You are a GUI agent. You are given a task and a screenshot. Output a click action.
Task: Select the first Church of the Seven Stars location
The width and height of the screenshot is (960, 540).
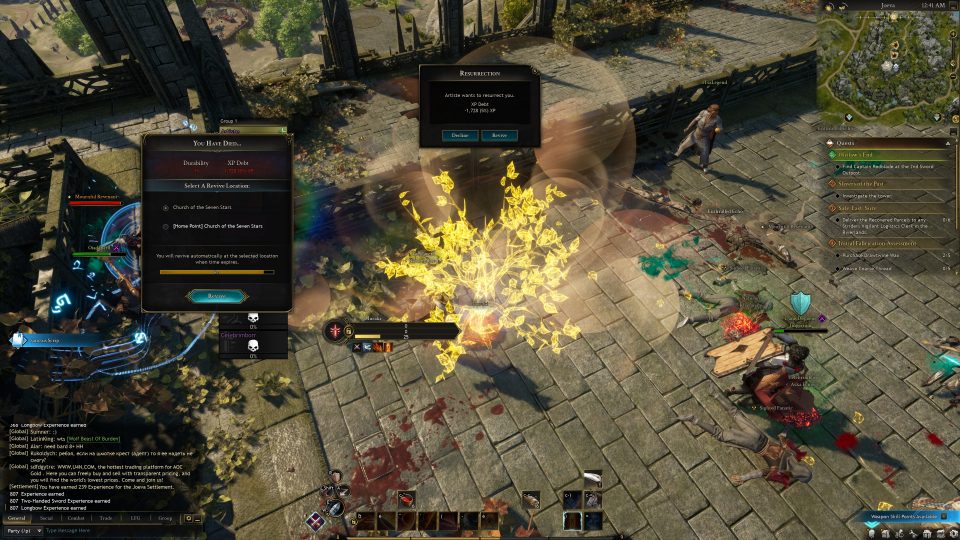point(165,207)
